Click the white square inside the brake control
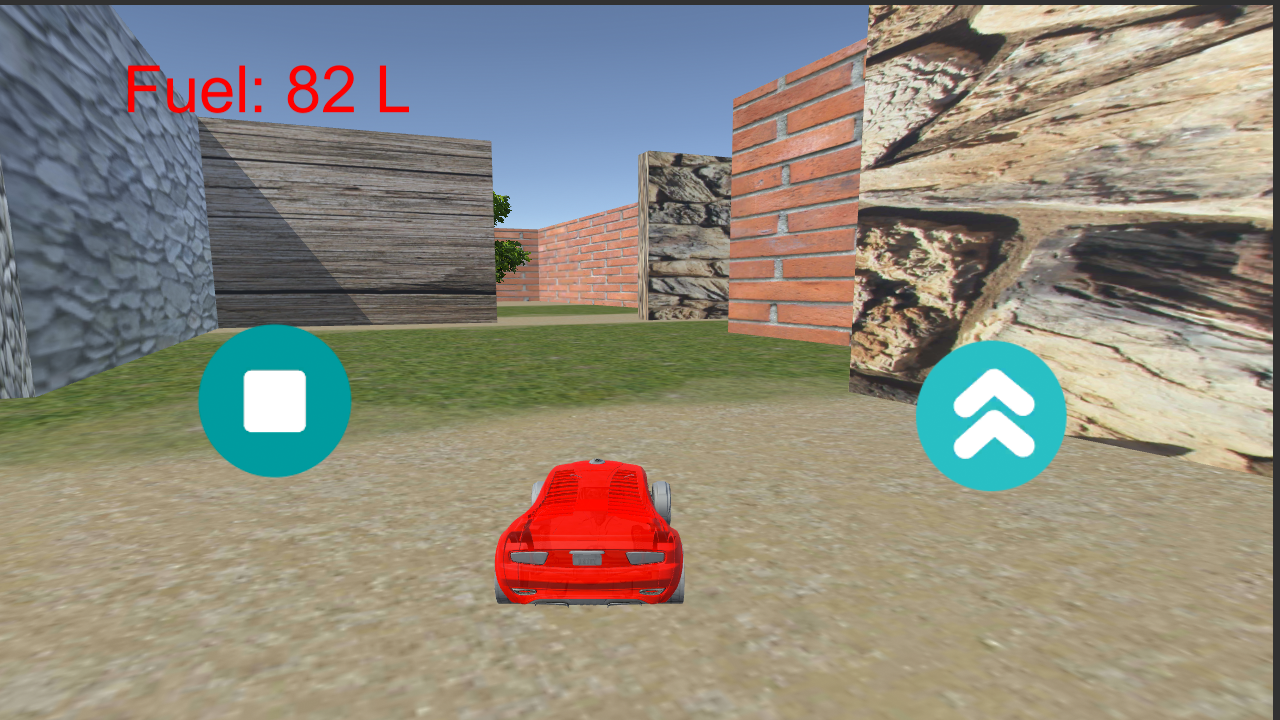The image size is (1280, 720). [x=275, y=398]
